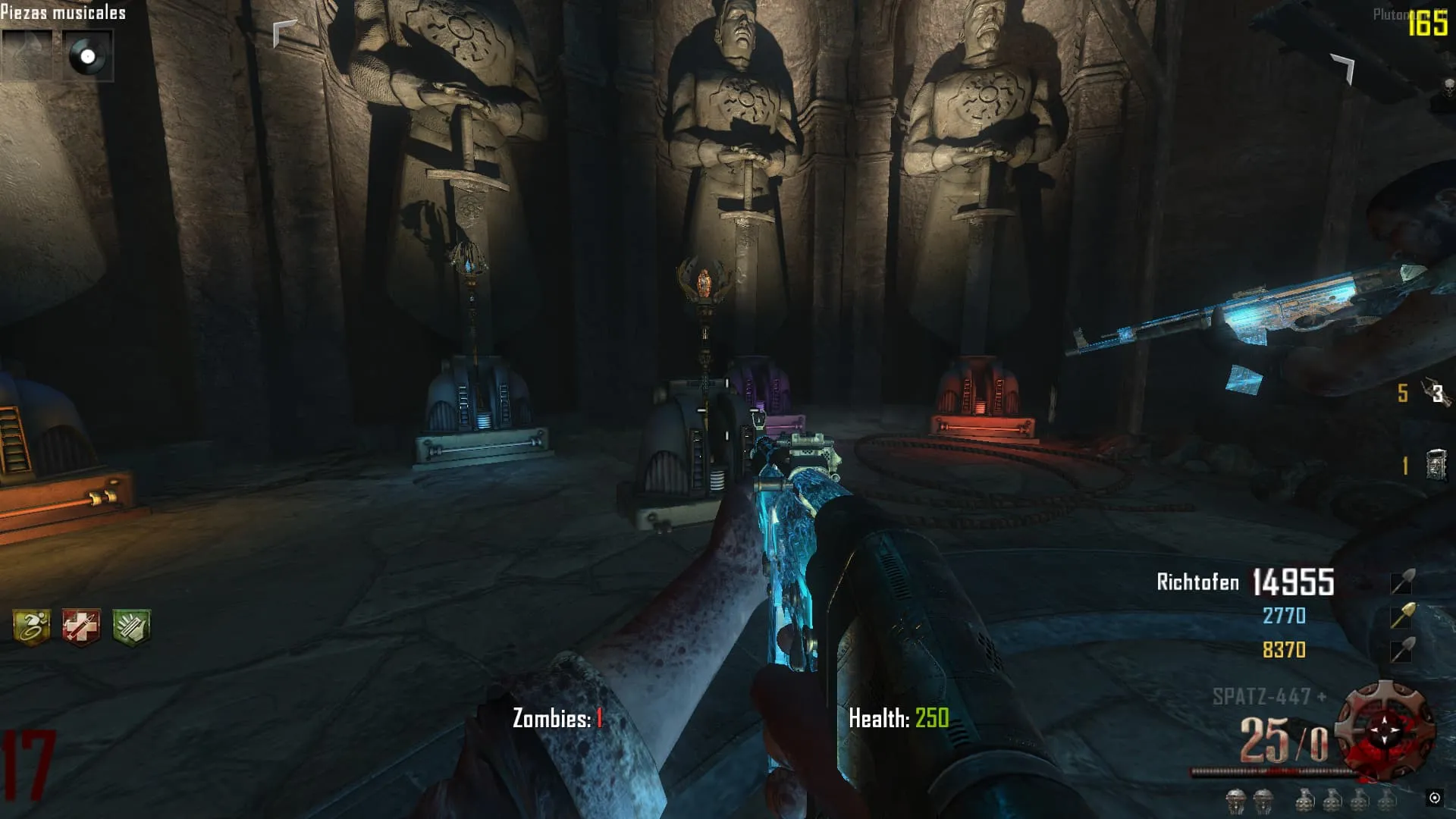Click the red cross Deadshot perk icon
Viewport: 1456px width, 819px height.
pyautogui.click(x=81, y=627)
